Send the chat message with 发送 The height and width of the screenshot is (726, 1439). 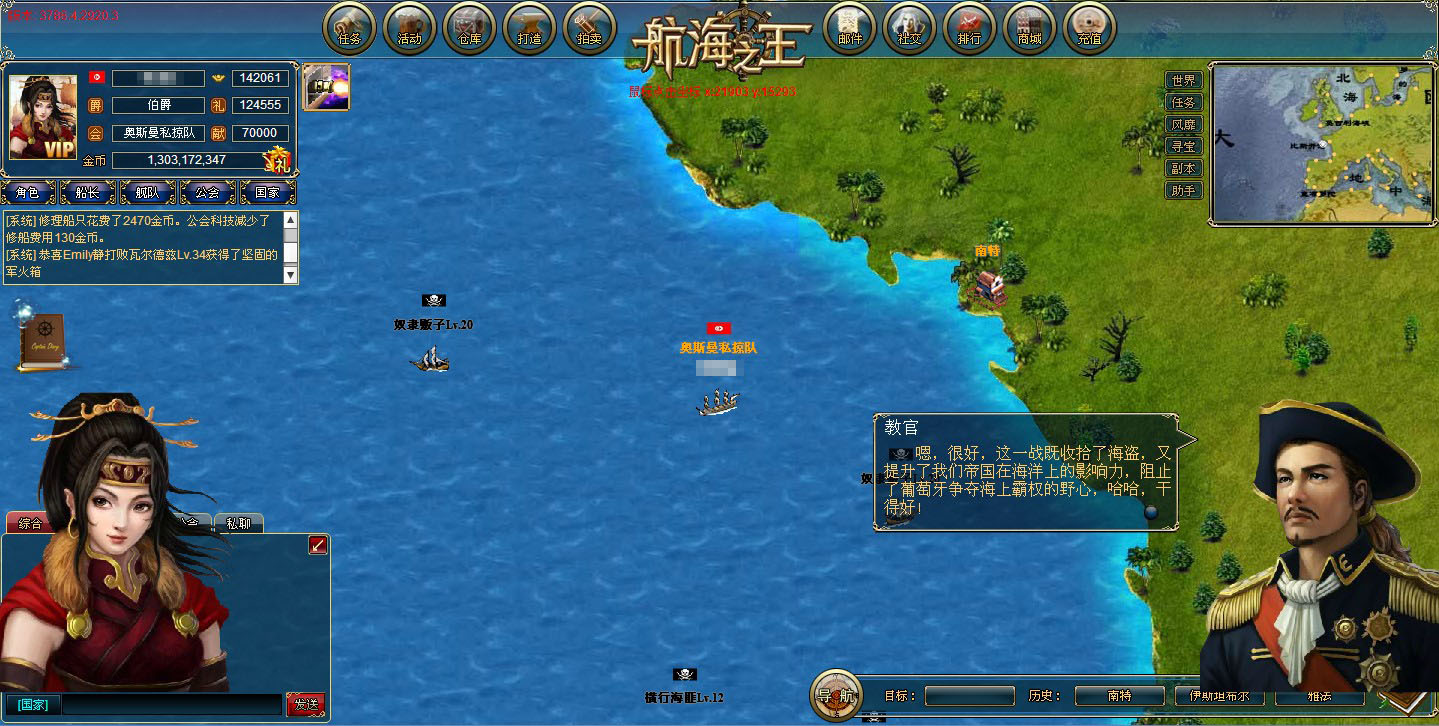tap(305, 704)
